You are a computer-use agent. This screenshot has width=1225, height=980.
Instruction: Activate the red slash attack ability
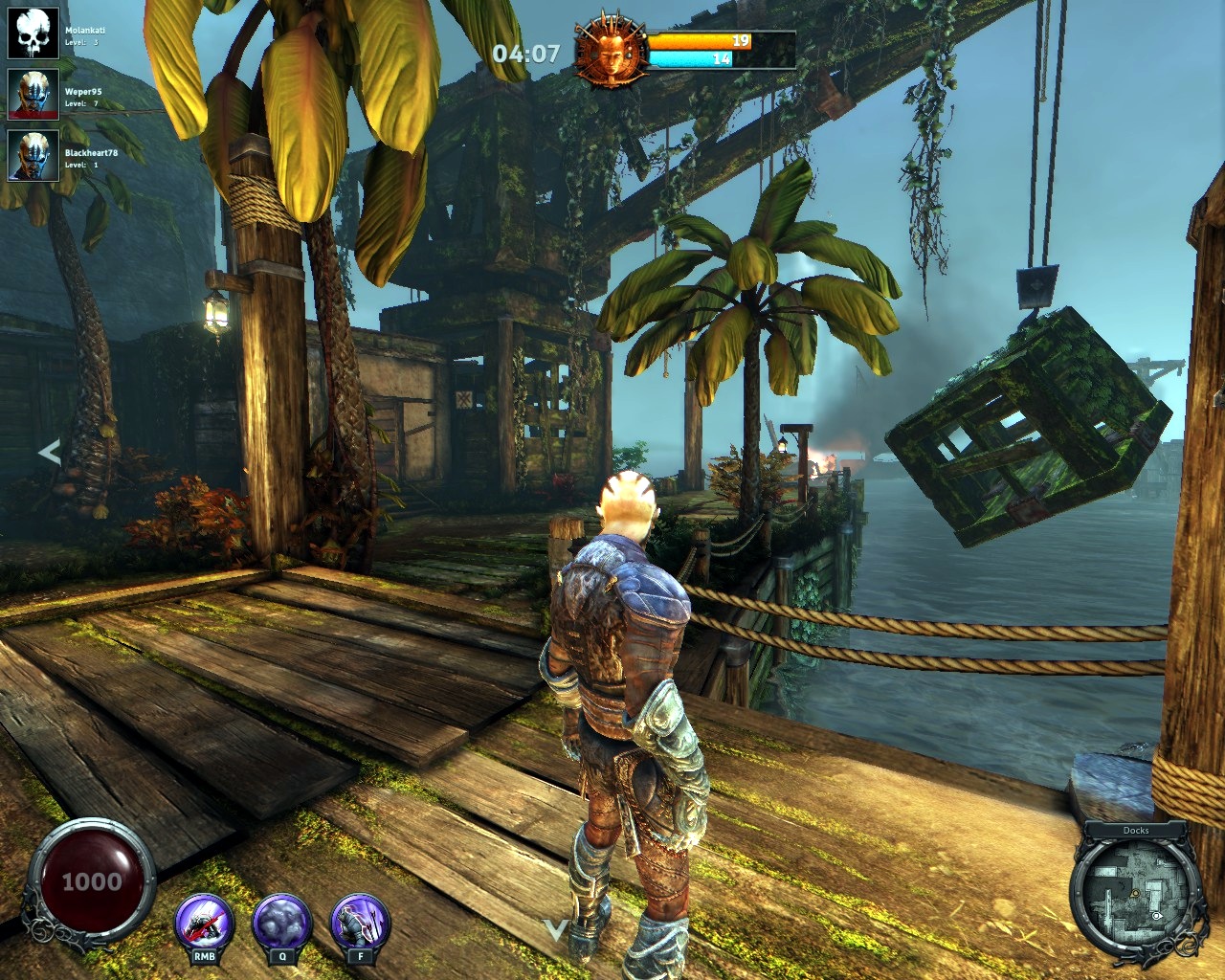[x=204, y=923]
